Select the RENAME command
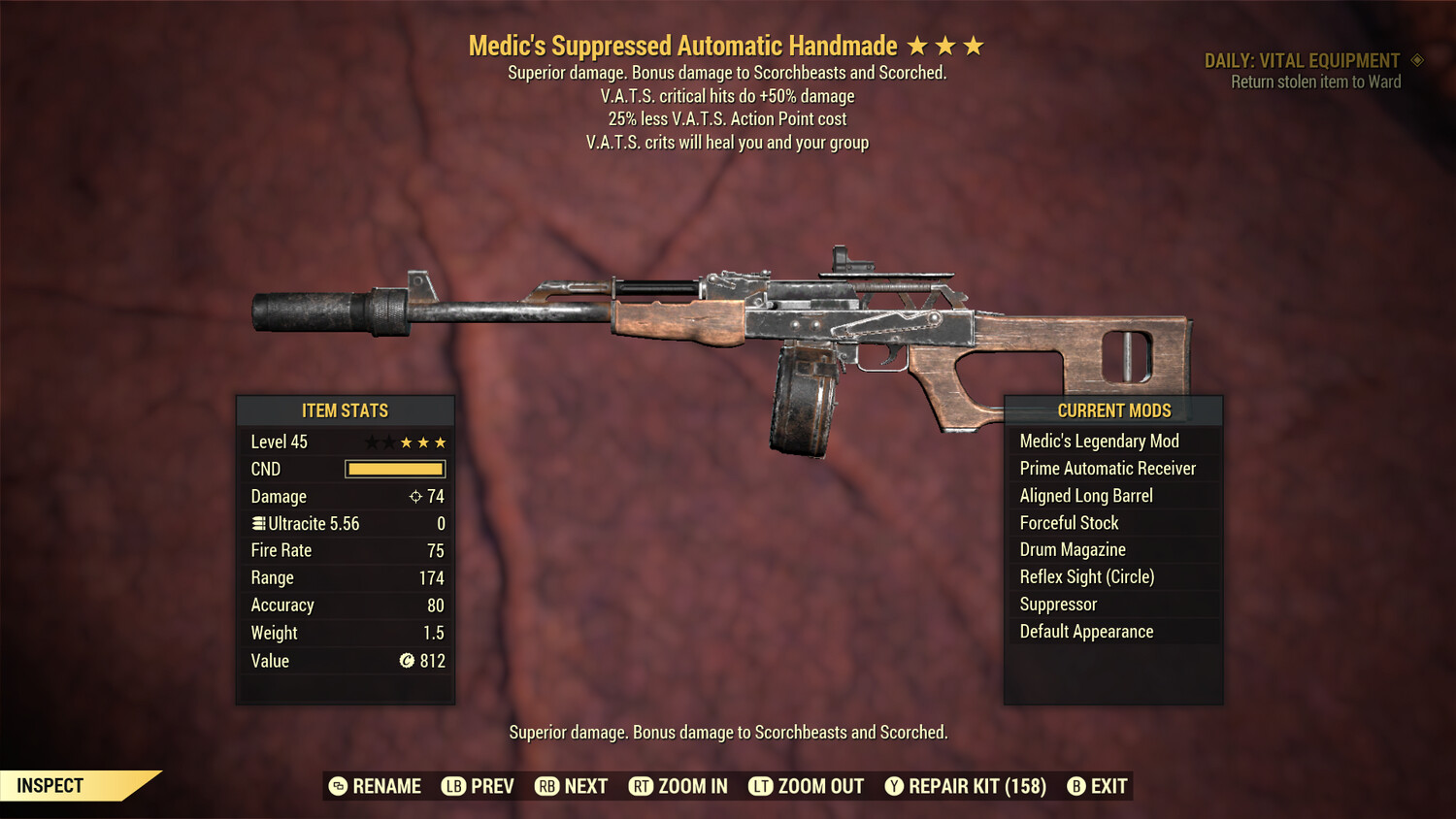Screen dimensions: 1456x819 387,786
